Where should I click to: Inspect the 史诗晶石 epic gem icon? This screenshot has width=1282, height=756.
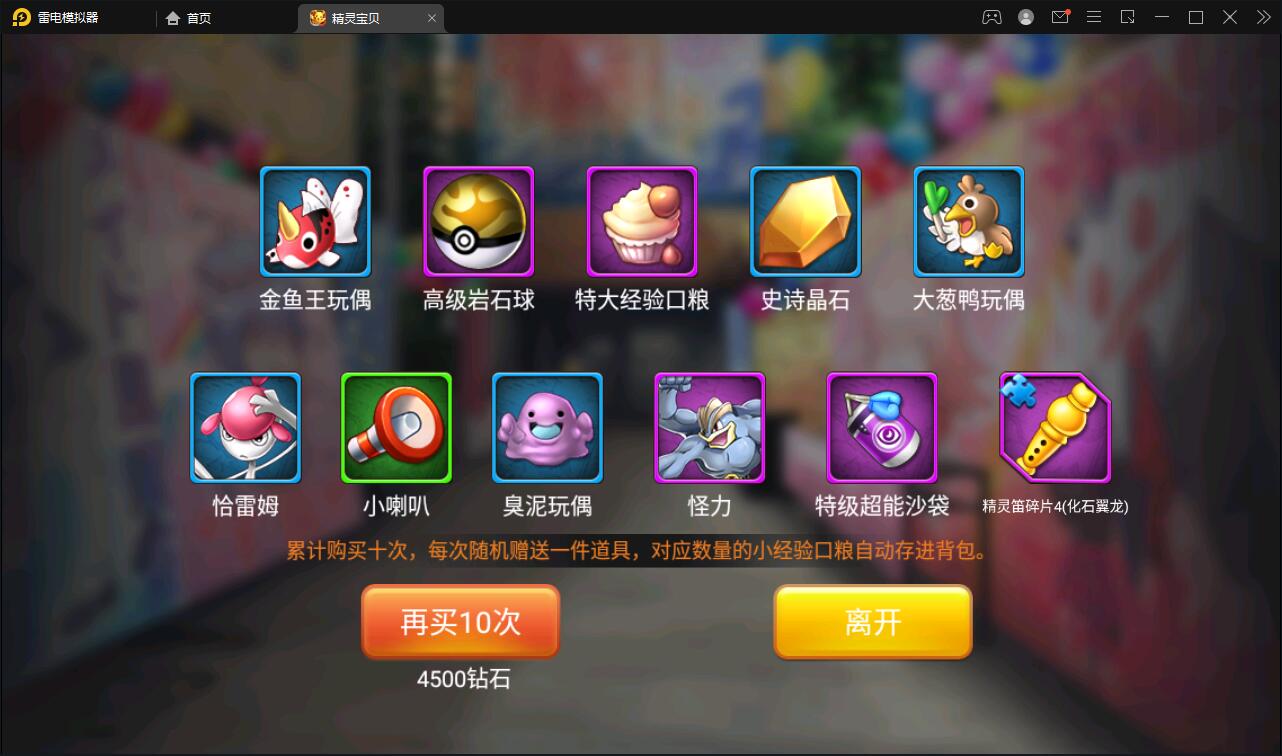pyautogui.click(x=804, y=221)
